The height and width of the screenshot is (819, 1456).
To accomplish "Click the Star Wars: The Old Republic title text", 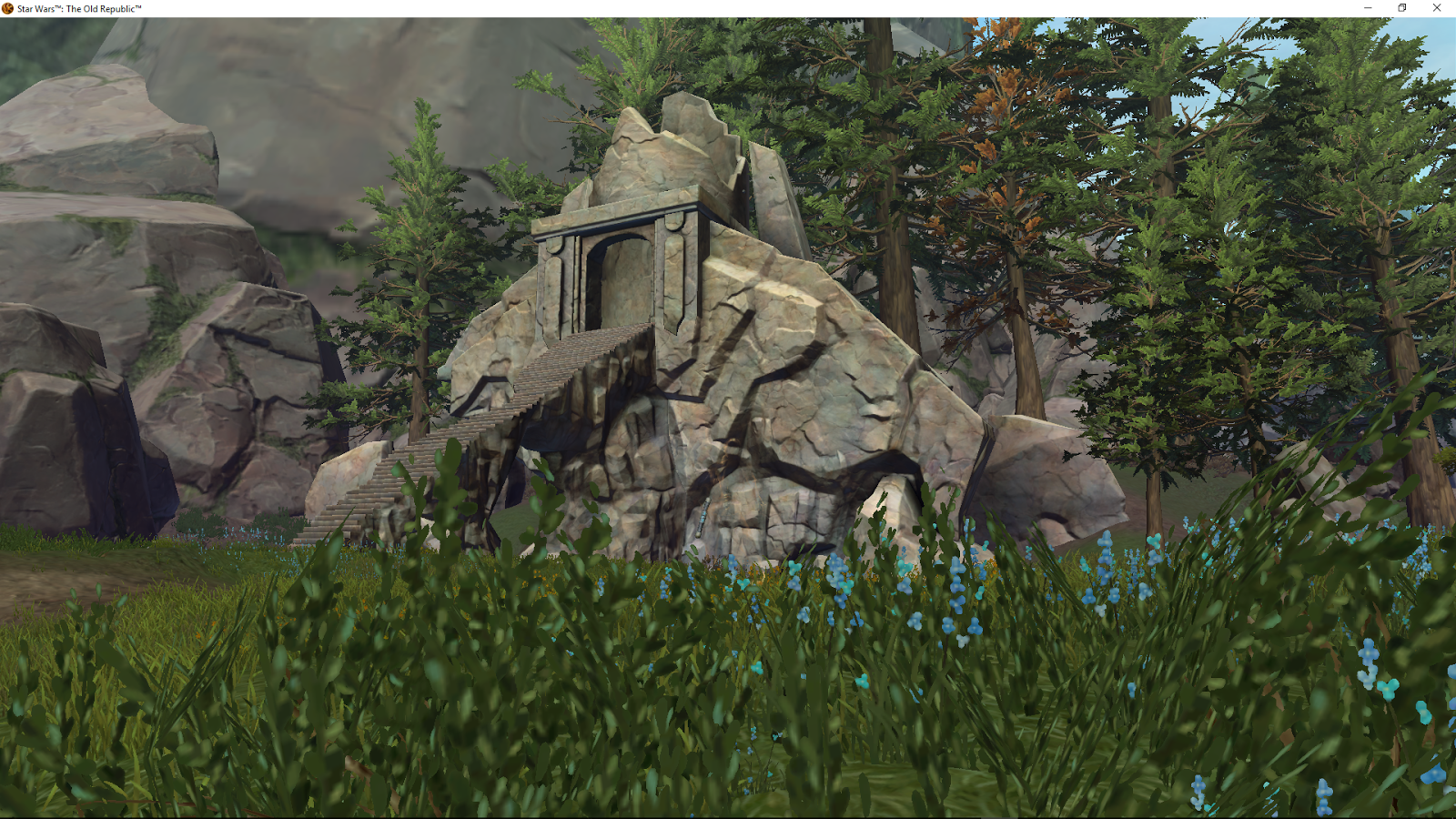I will [x=77, y=8].
